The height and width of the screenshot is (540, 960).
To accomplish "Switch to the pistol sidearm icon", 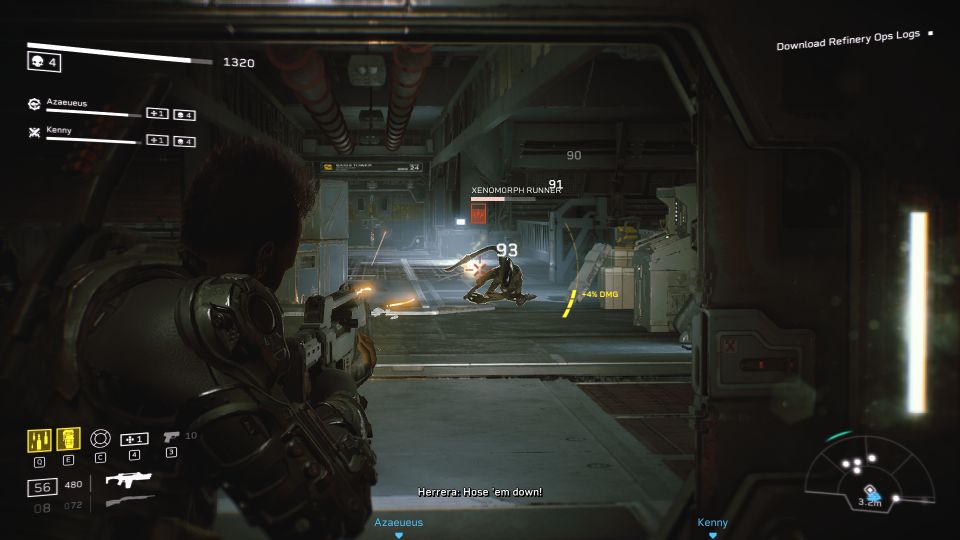I will (x=171, y=437).
